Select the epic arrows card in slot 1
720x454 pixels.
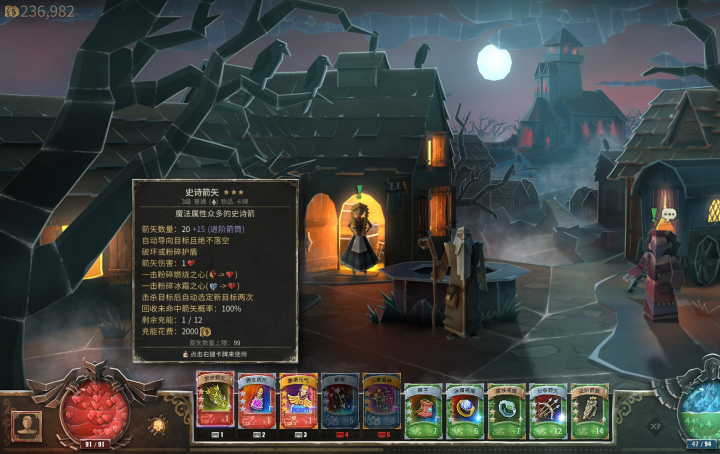(x=214, y=400)
